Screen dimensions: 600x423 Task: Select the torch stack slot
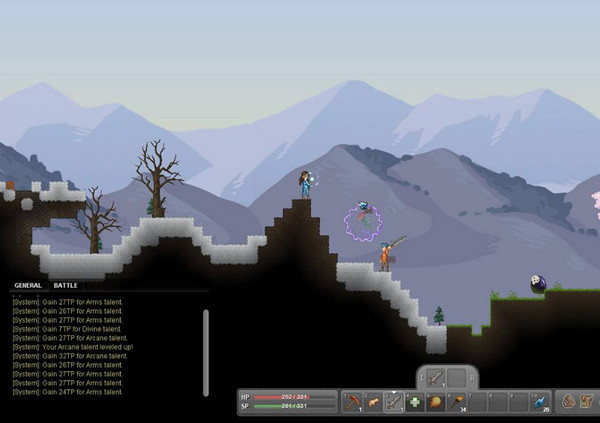pyautogui.click(x=456, y=401)
